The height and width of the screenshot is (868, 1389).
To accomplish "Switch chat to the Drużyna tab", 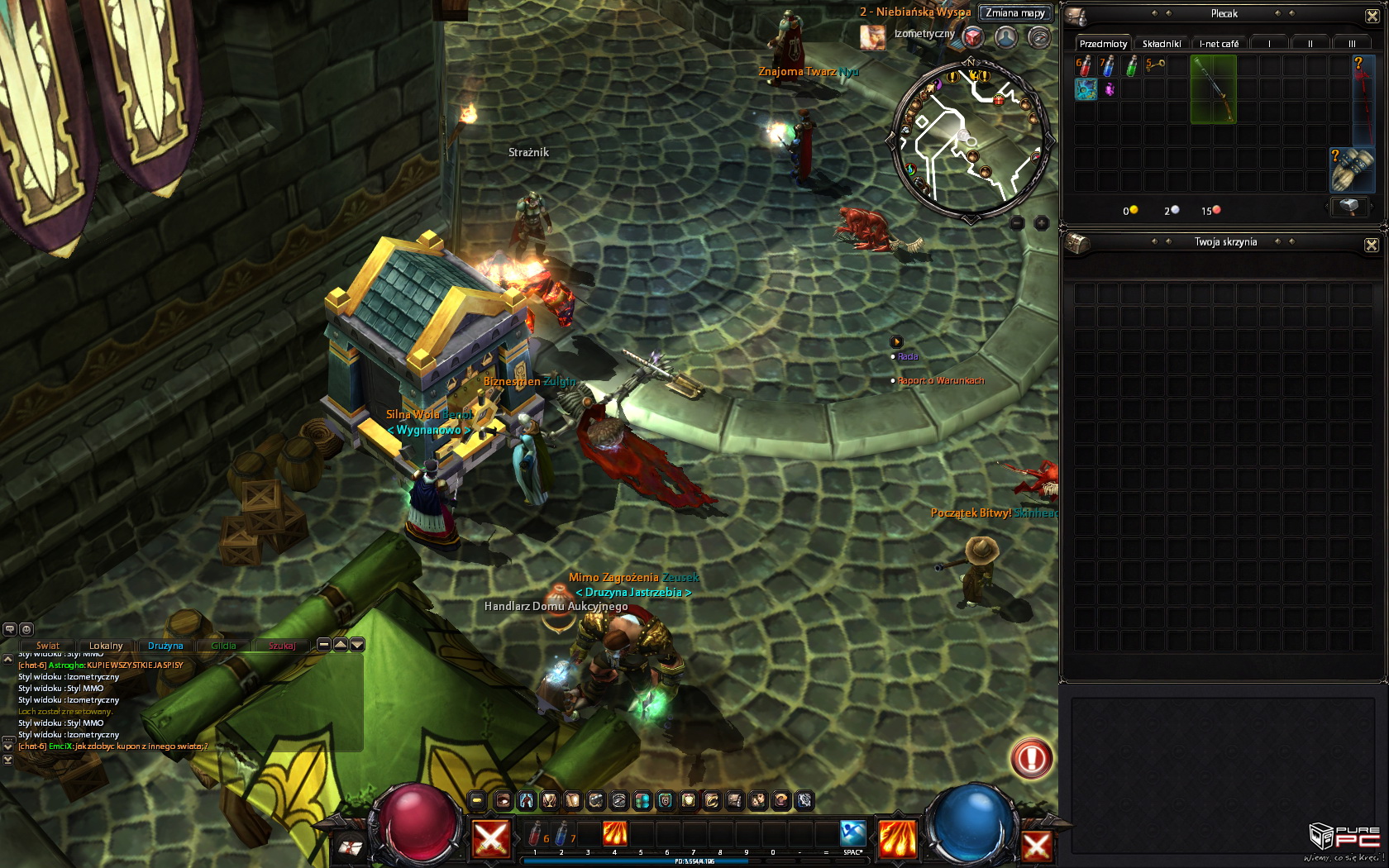I will click(165, 646).
